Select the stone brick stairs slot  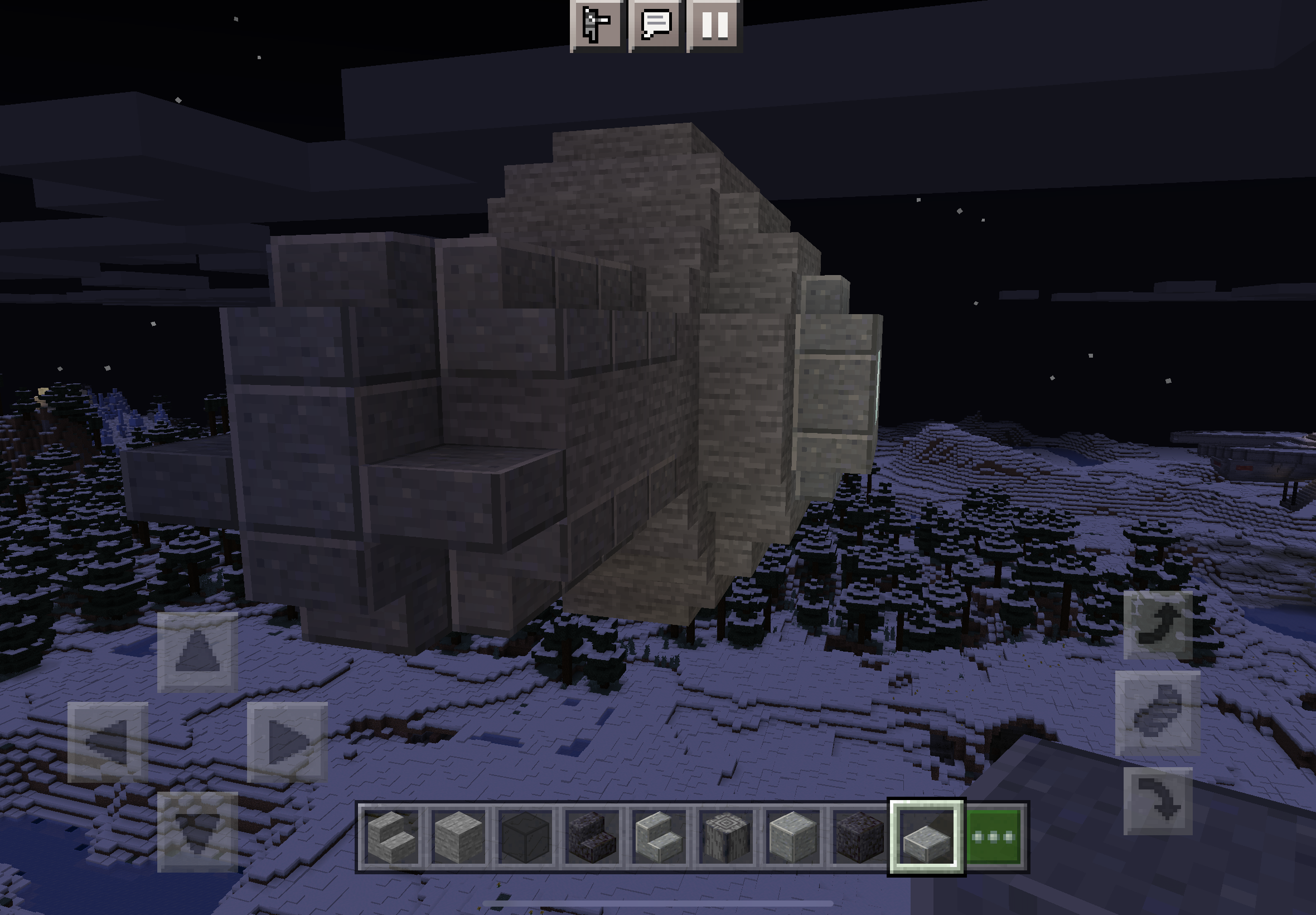click(x=391, y=837)
